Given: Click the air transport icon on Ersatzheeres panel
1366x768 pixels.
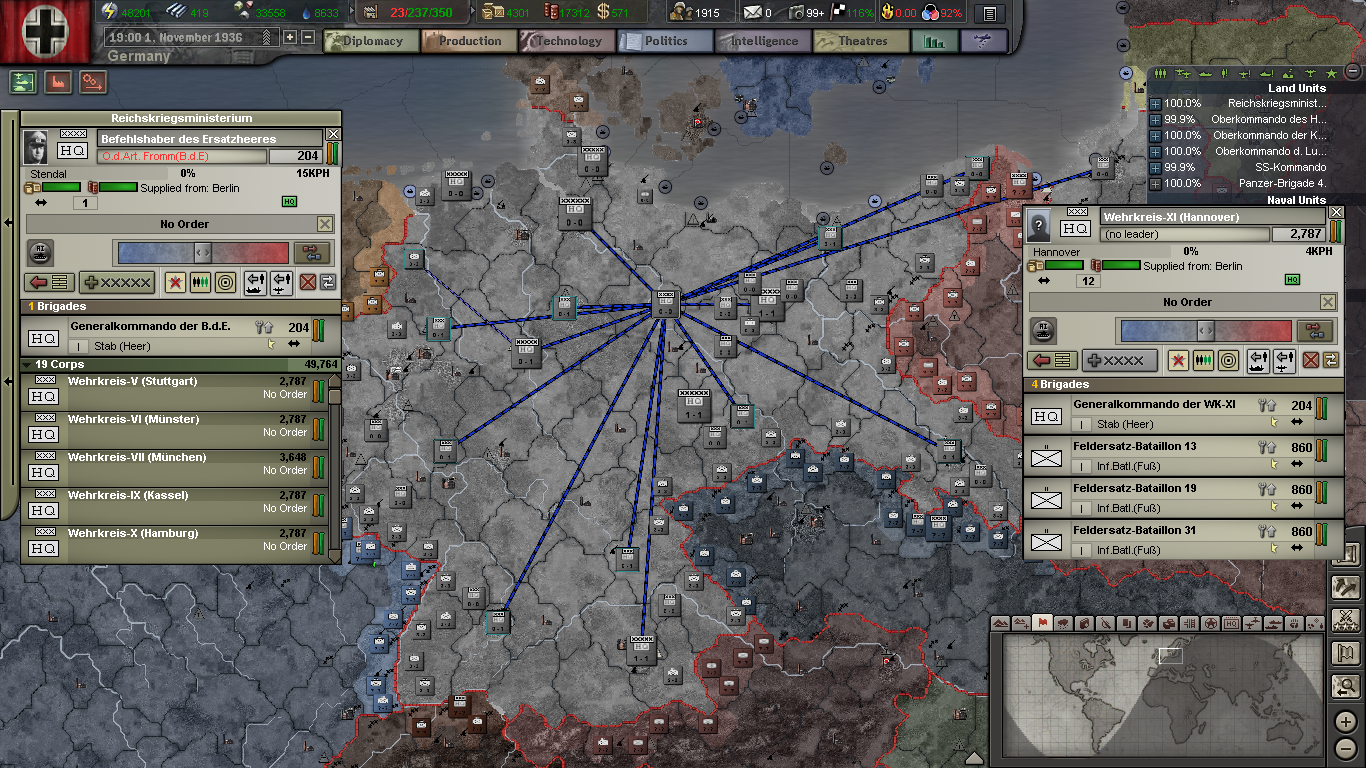Looking at the screenshot, I should click(281, 283).
